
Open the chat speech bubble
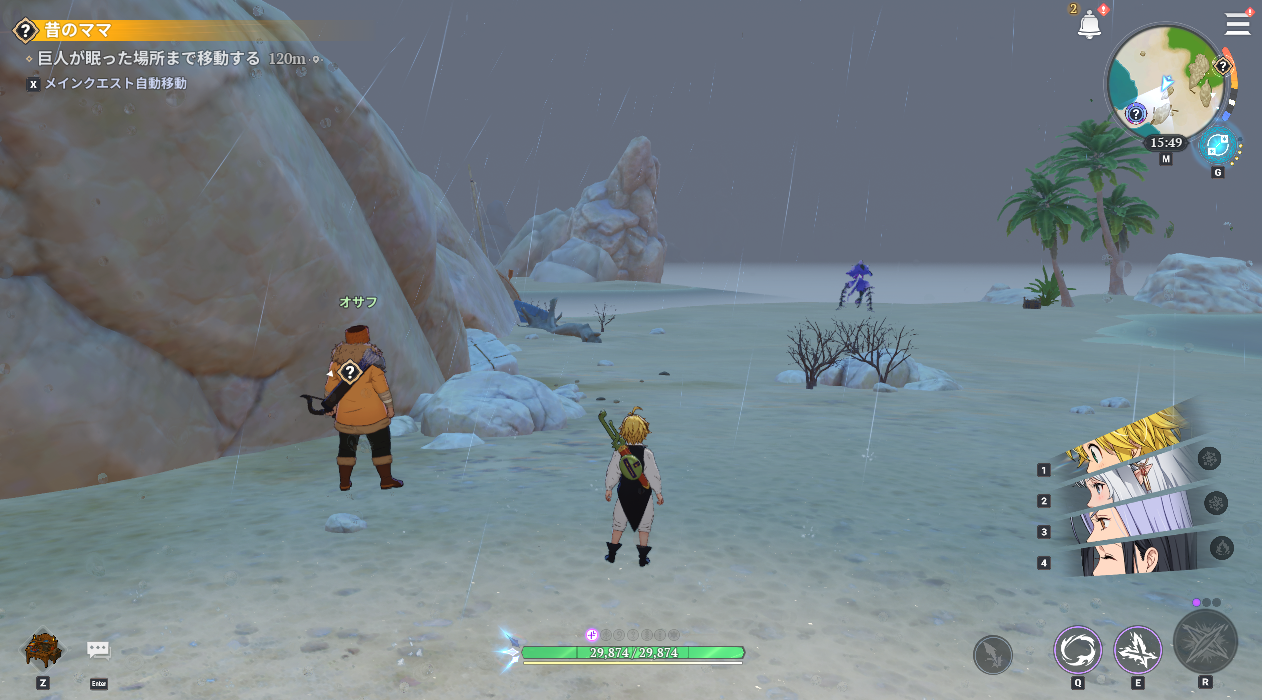(x=98, y=650)
